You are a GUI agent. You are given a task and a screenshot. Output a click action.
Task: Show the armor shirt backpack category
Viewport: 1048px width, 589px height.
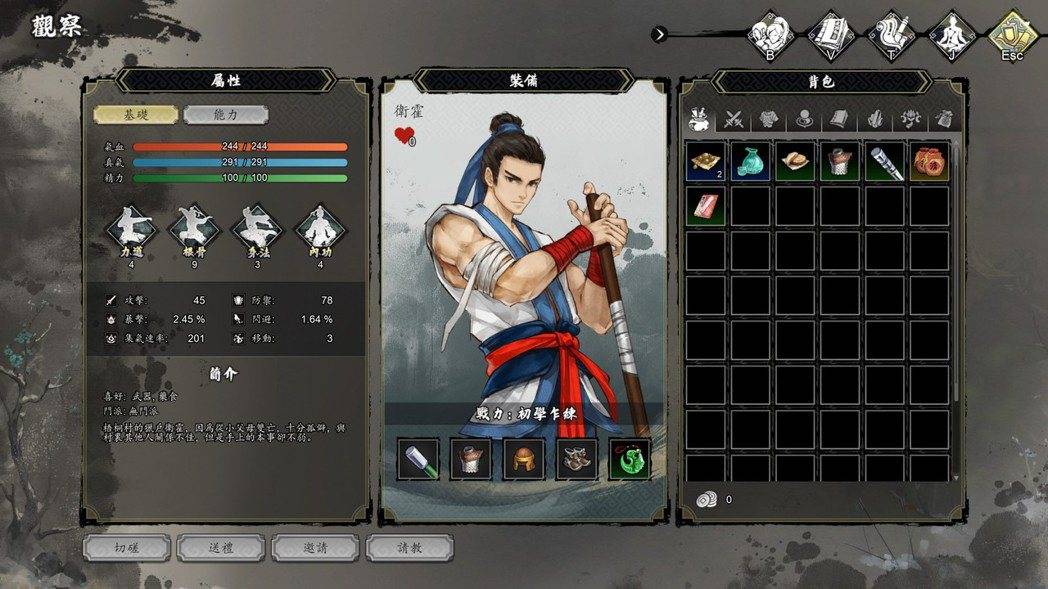click(x=768, y=119)
